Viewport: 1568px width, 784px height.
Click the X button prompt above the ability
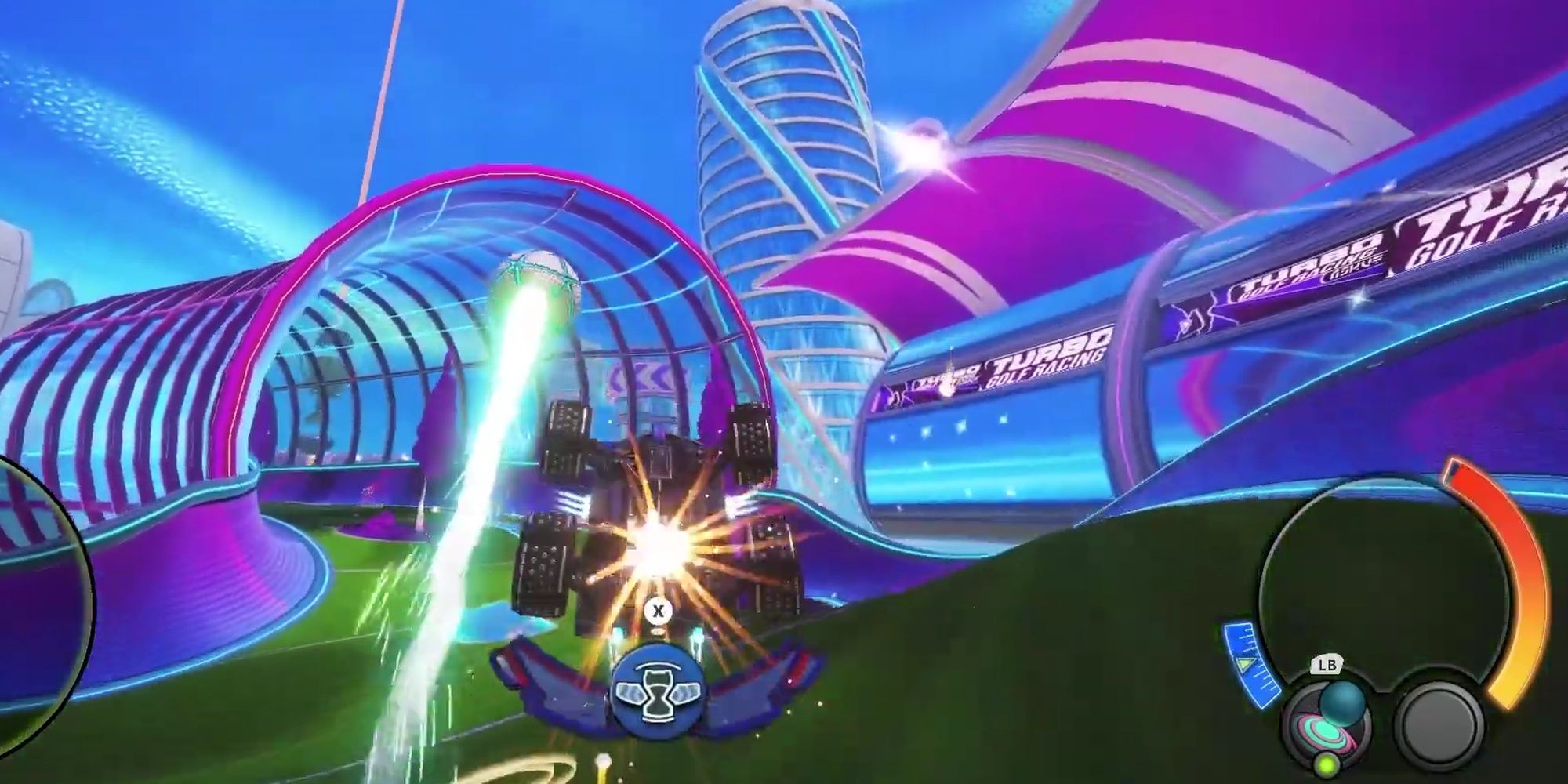[659, 611]
